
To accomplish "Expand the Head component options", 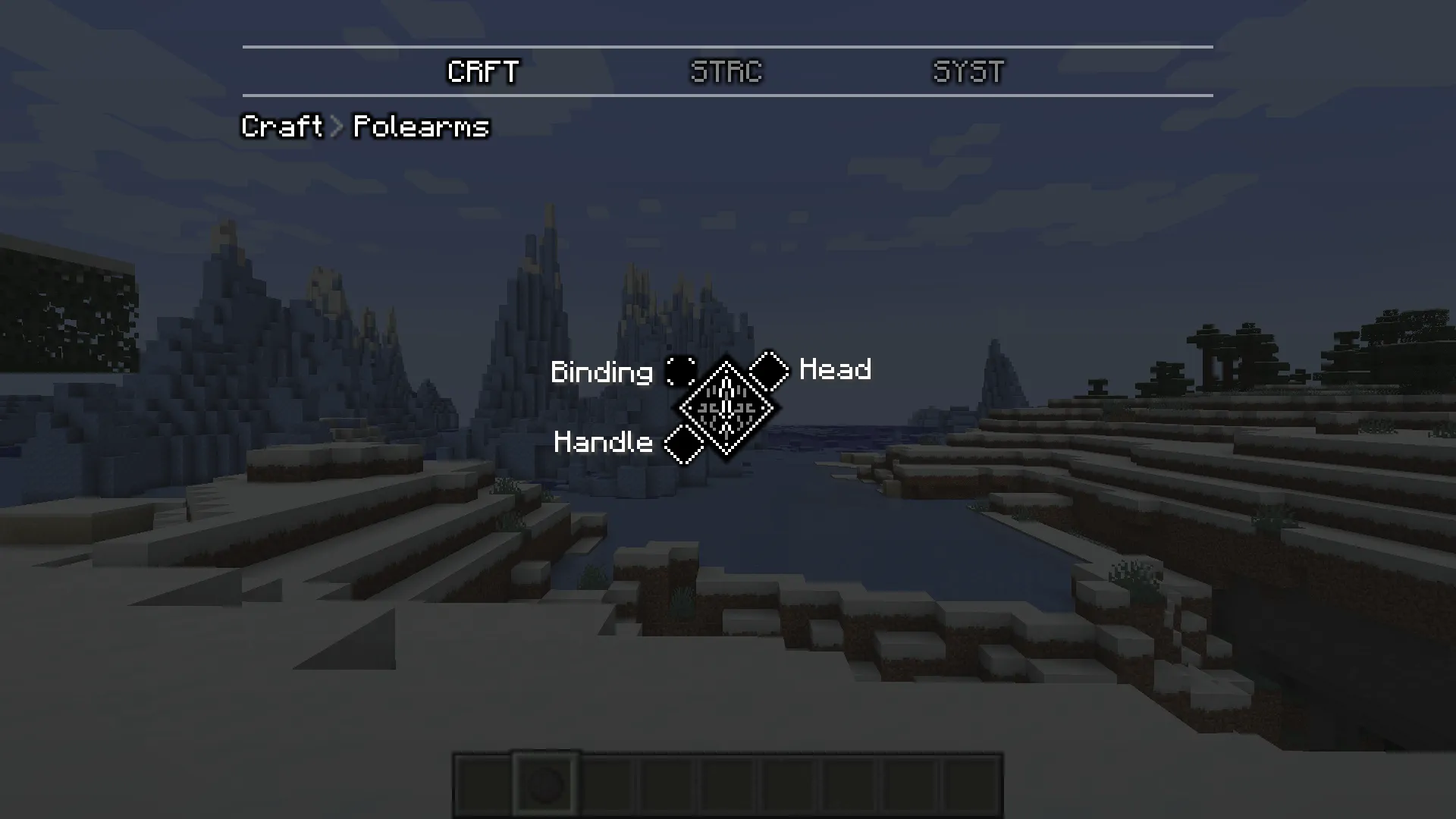I will pyautogui.click(x=834, y=370).
